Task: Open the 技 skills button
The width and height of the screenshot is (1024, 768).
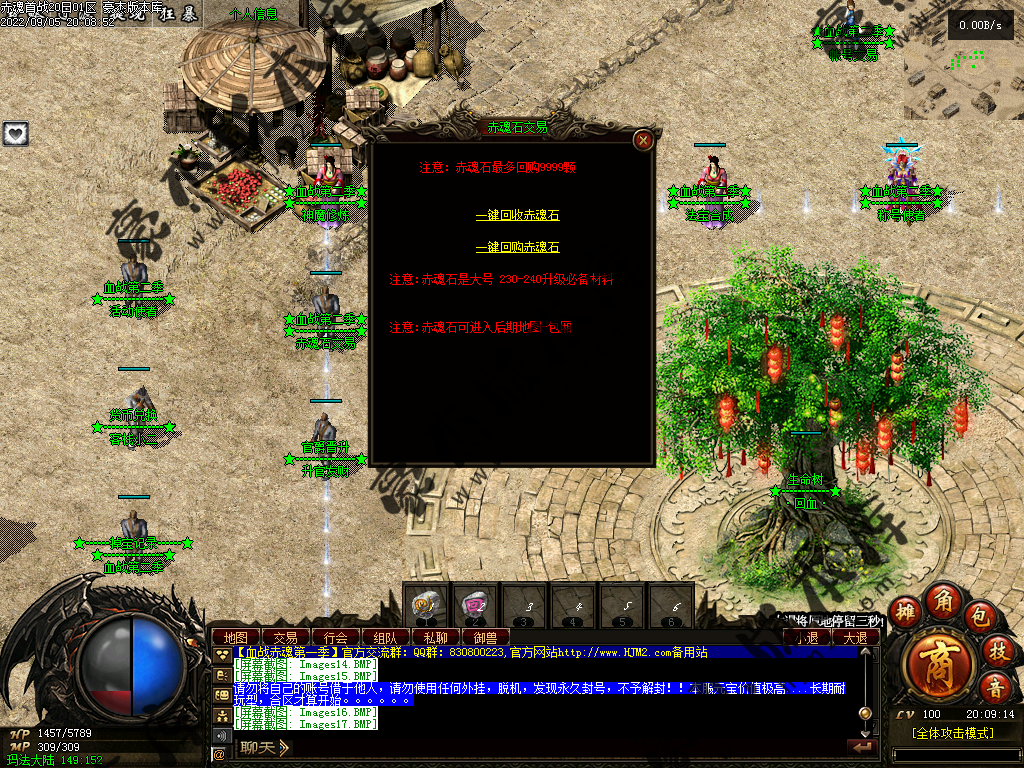Action: coord(997,651)
